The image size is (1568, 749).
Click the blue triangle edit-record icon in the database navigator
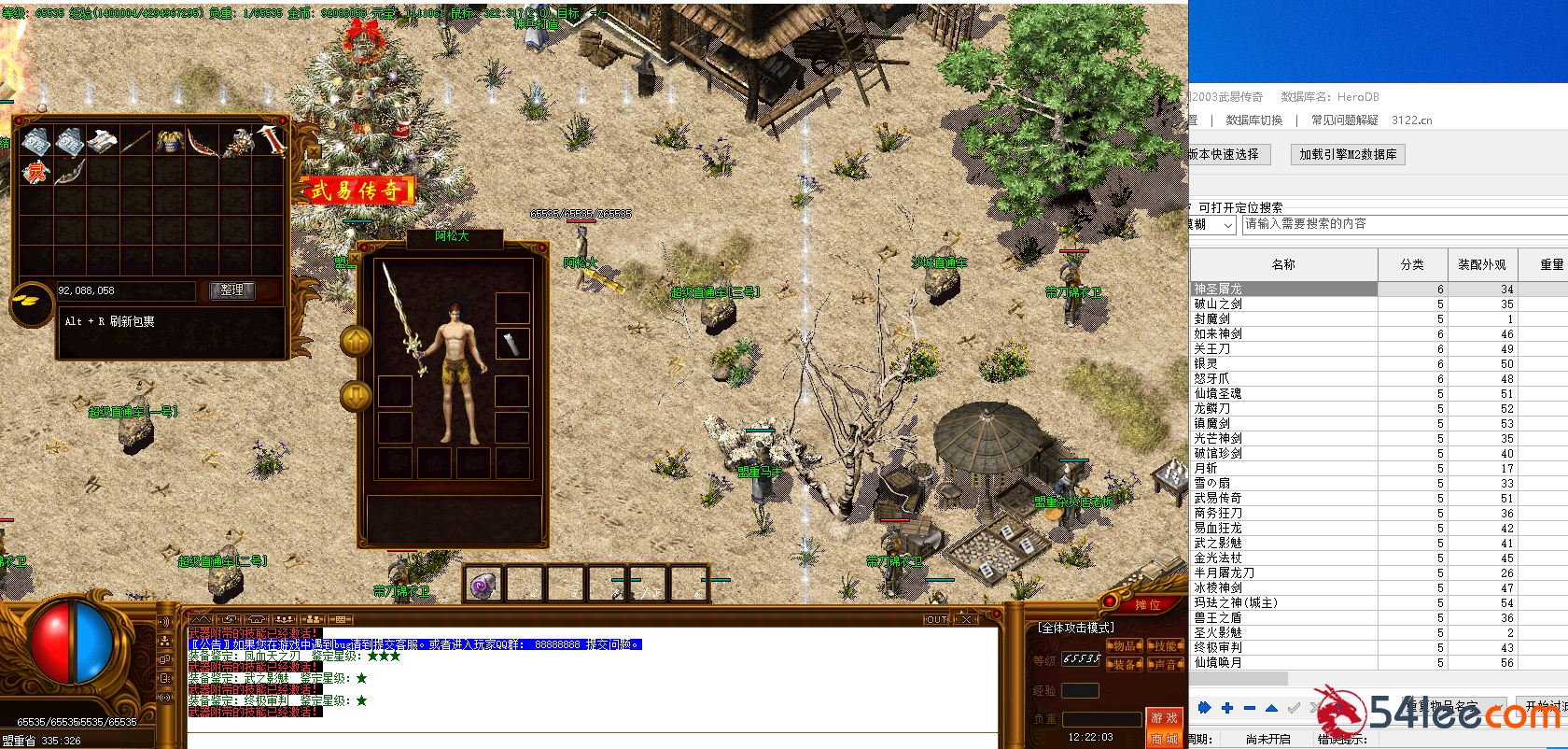click(x=1270, y=709)
